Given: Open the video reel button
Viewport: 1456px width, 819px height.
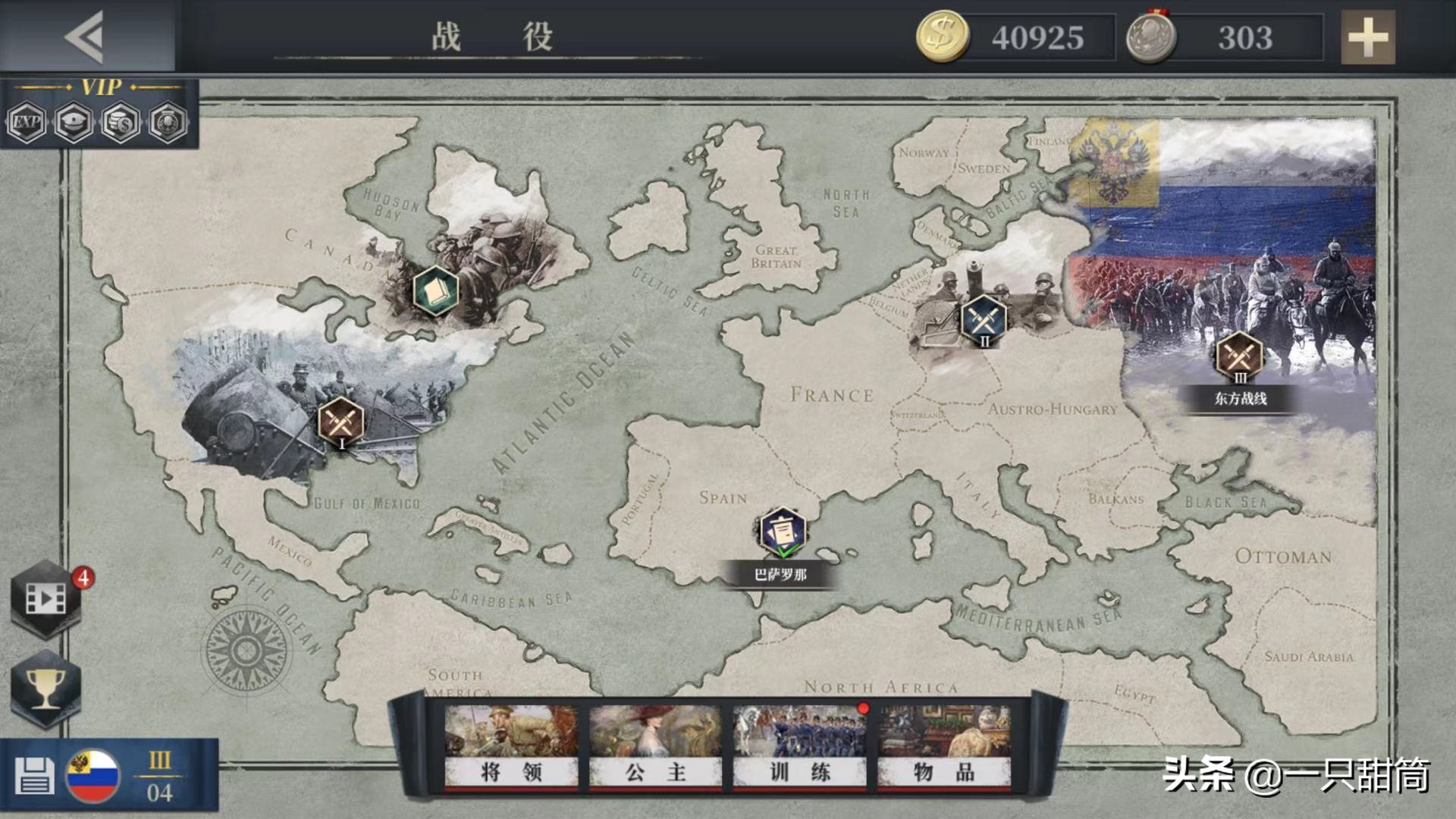Looking at the screenshot, I should pos(45,598).
